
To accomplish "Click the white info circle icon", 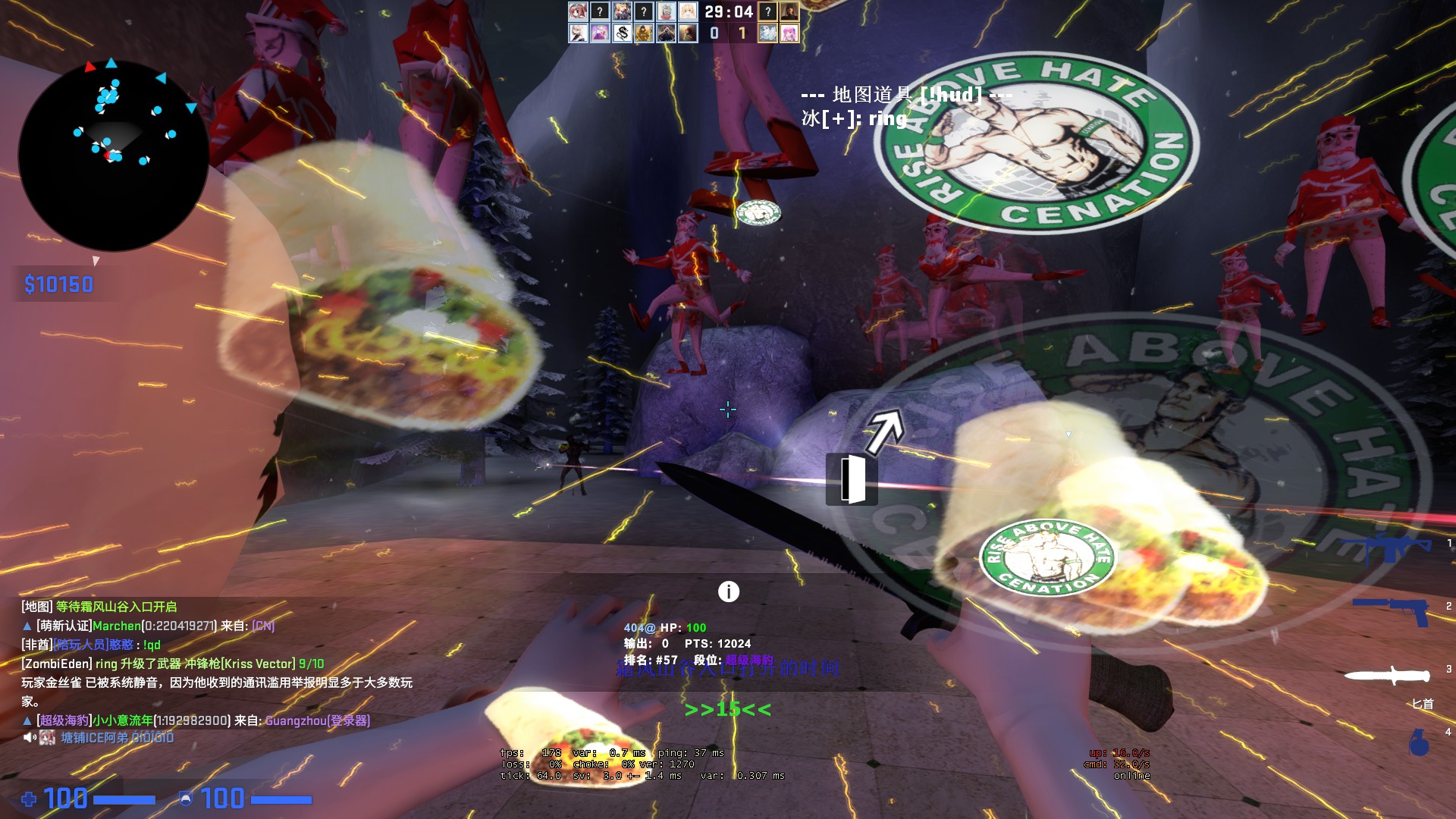I will [x=728, y=591].
